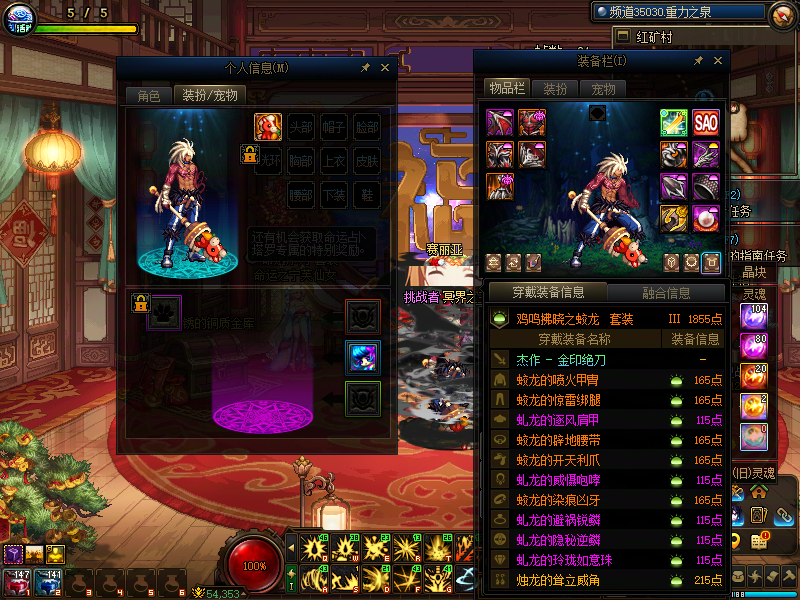The height and width of the screenshot is (600, 800).
Task: Close the 装备栏 equipment window
Action: coord(716,61)
